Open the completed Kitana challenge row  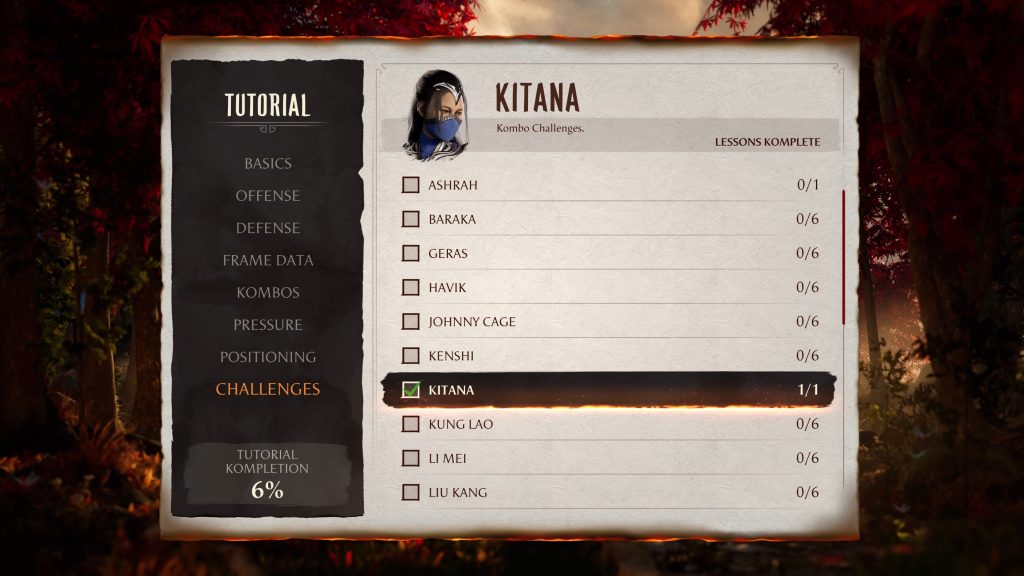610,390
